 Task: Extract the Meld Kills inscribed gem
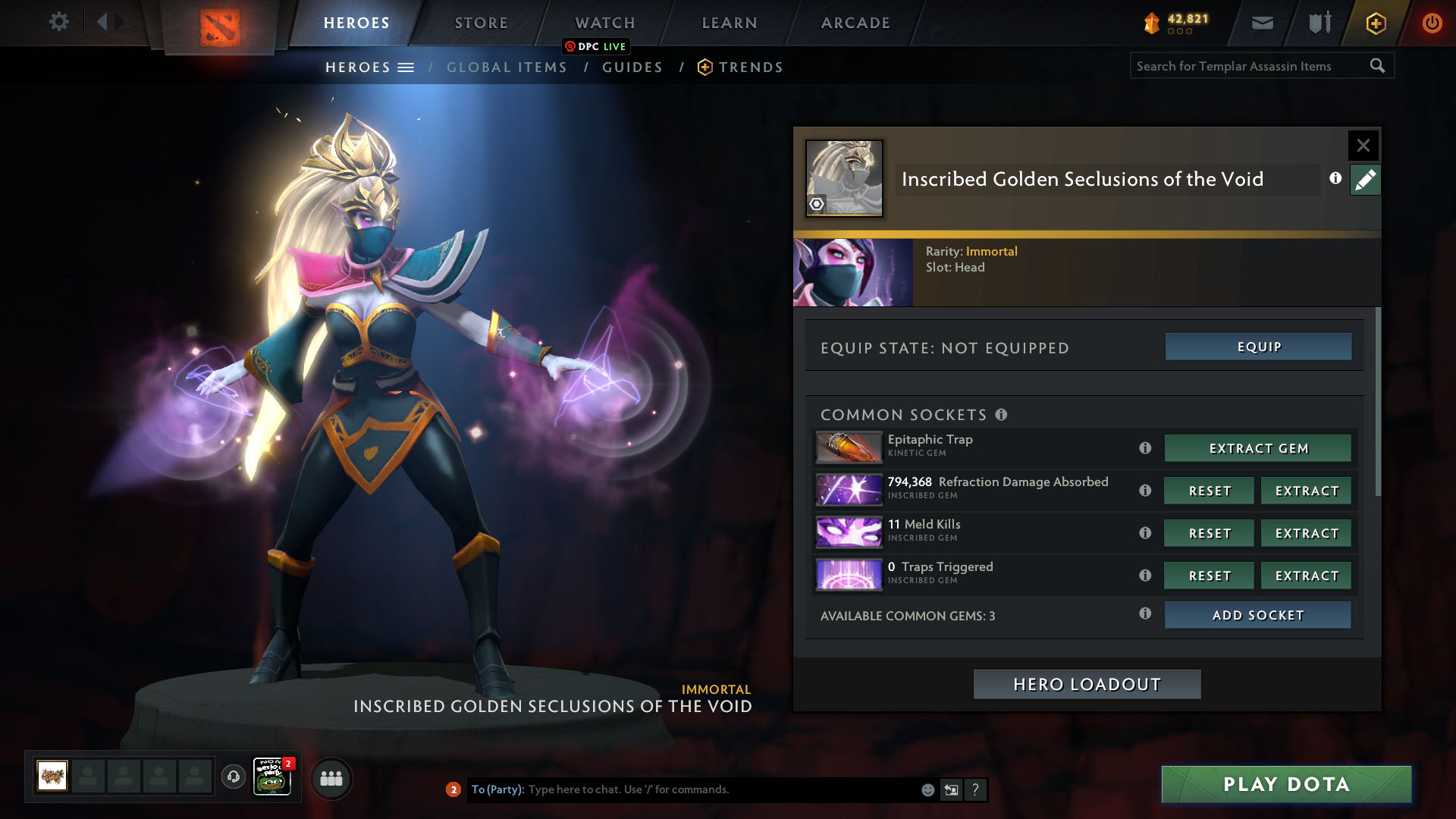click(x=1307, y=533)
